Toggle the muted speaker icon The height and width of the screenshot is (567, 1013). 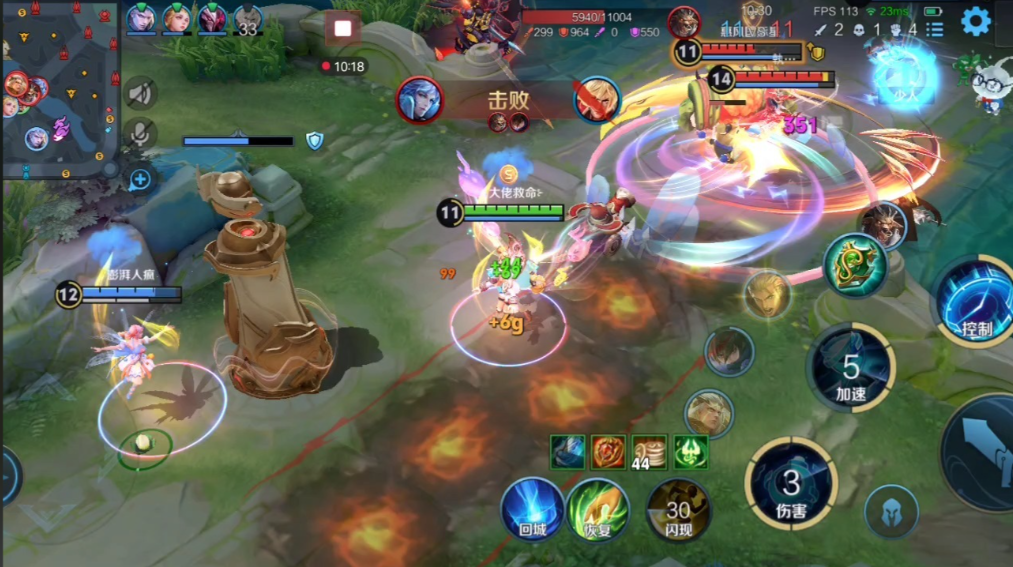coord(141,93)
